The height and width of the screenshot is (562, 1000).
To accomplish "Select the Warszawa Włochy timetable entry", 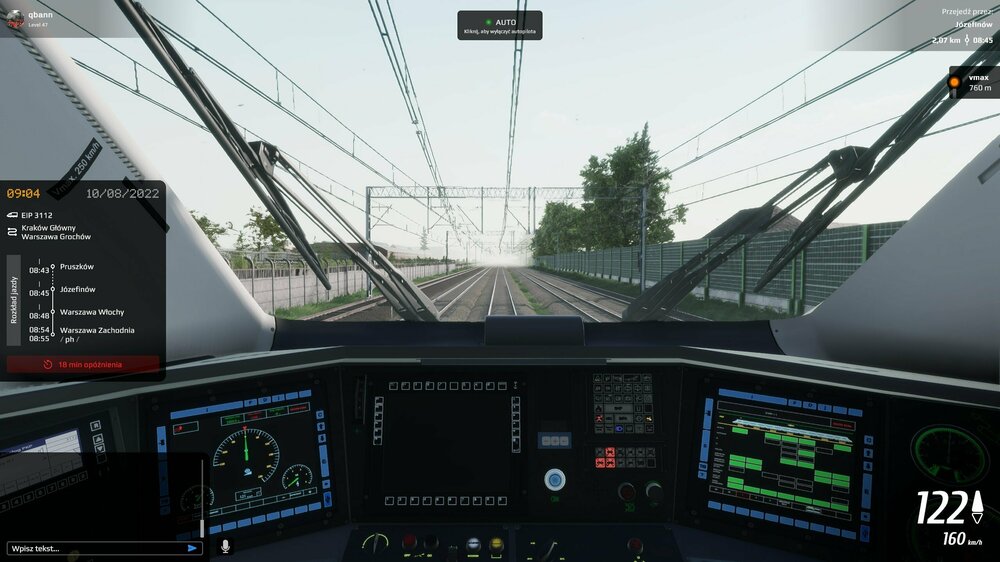I will pyautogui.click(x=91, y=312).
